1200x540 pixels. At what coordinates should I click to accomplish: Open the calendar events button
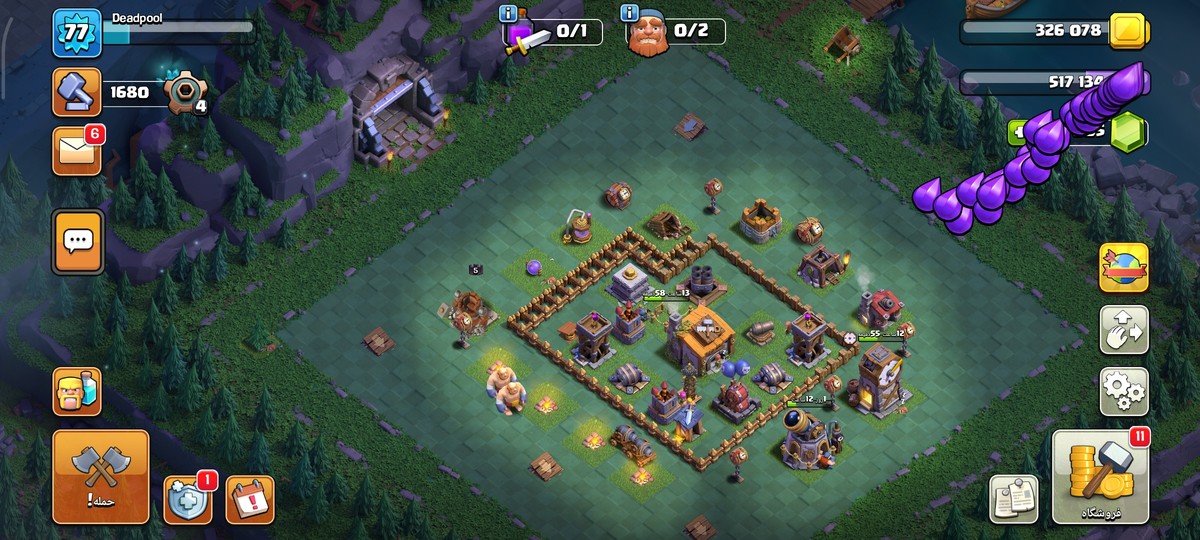pyautogui.click(x=249, y=499)
